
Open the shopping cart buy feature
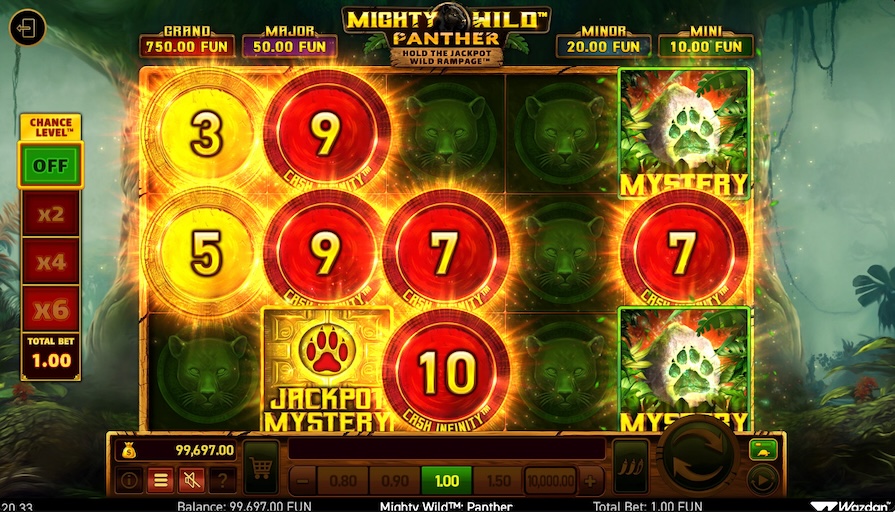[x=261, y=467]
